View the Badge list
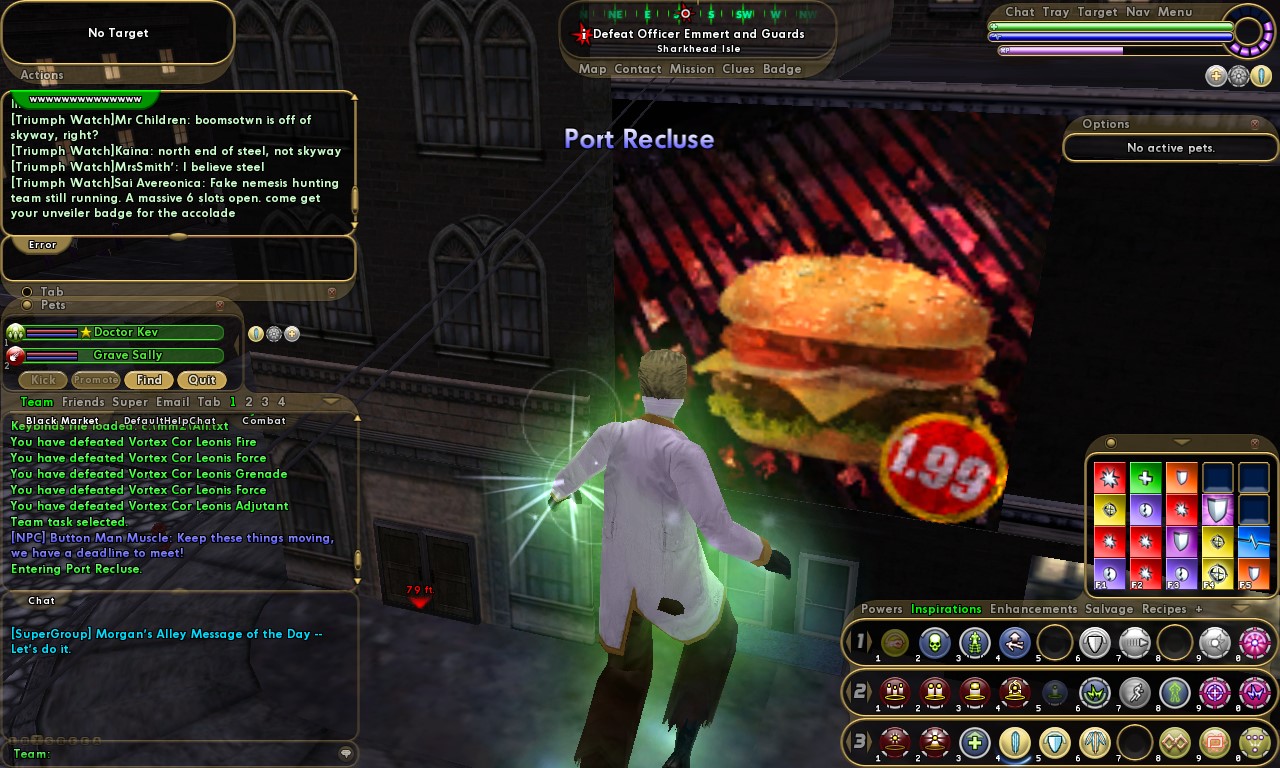This screenshot has height=768, width=1280. tap(782, 69)
